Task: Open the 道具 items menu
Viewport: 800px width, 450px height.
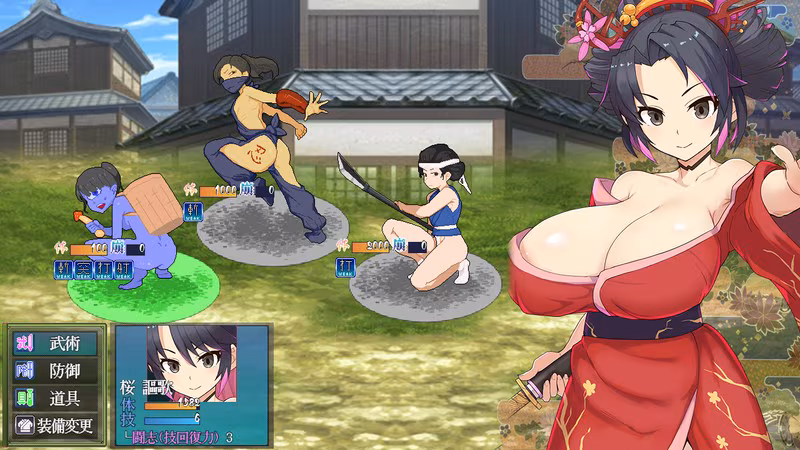Action: click(x=57, y=398)
